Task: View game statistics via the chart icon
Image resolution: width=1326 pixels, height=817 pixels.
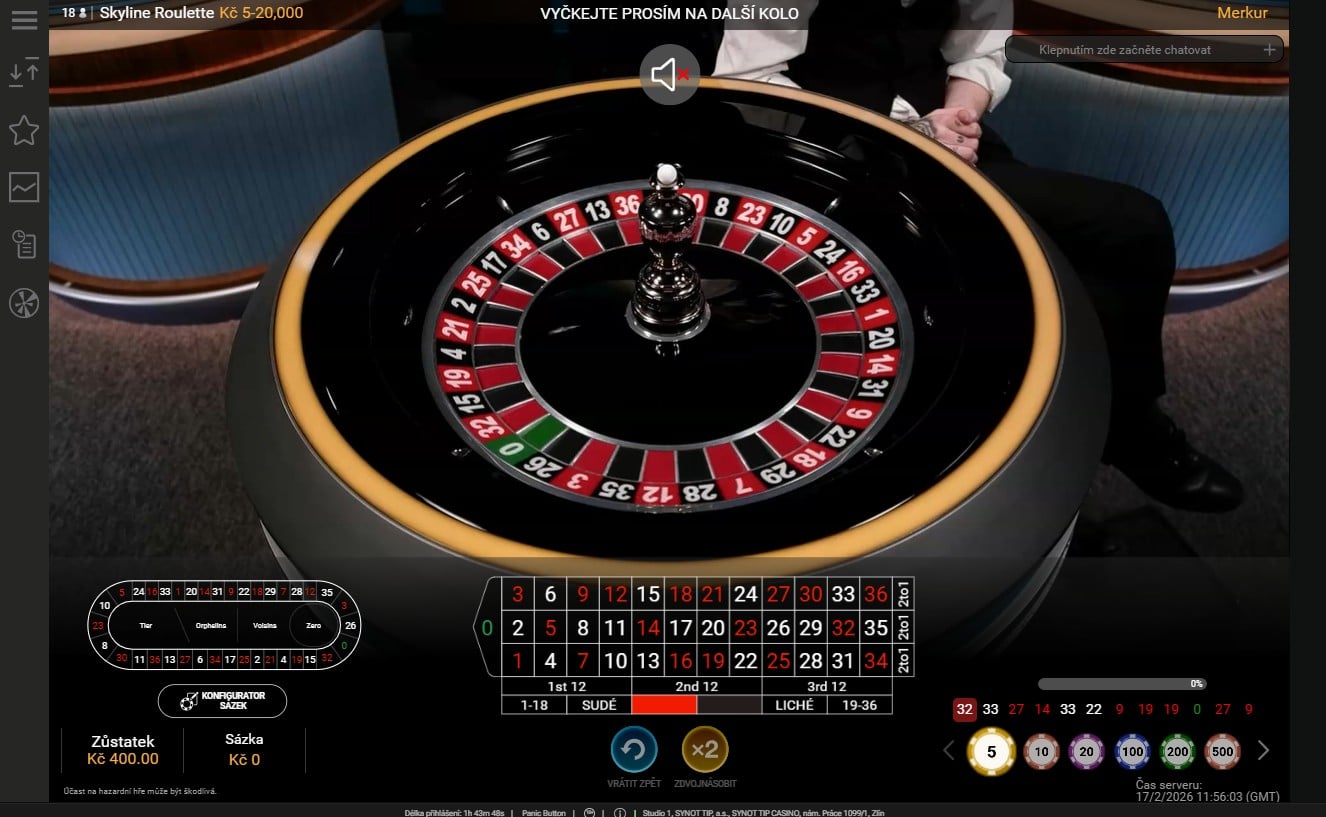Action: [x=24, y=188]
